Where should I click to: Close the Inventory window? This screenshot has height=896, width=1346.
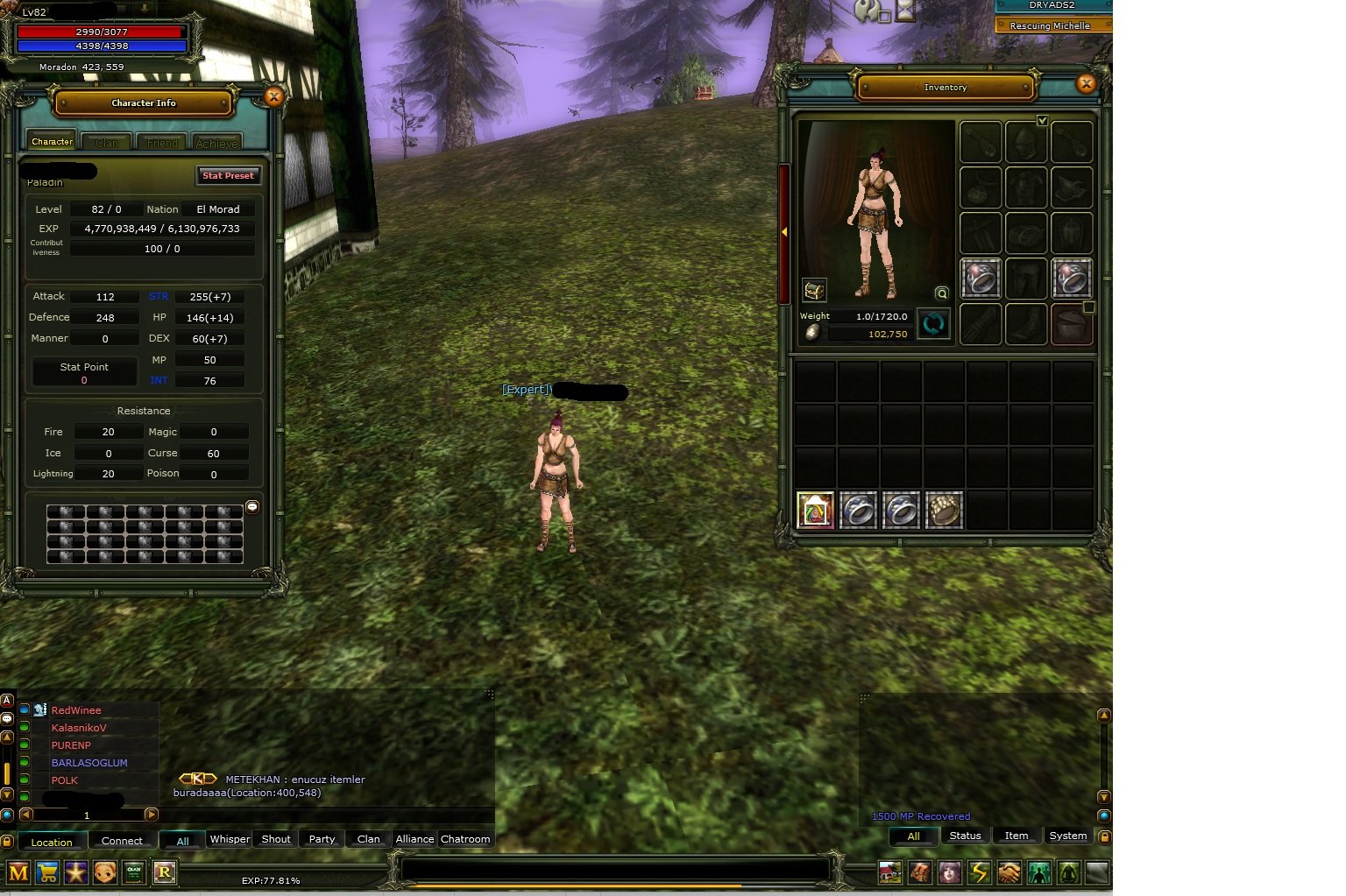coord(1087,84)
